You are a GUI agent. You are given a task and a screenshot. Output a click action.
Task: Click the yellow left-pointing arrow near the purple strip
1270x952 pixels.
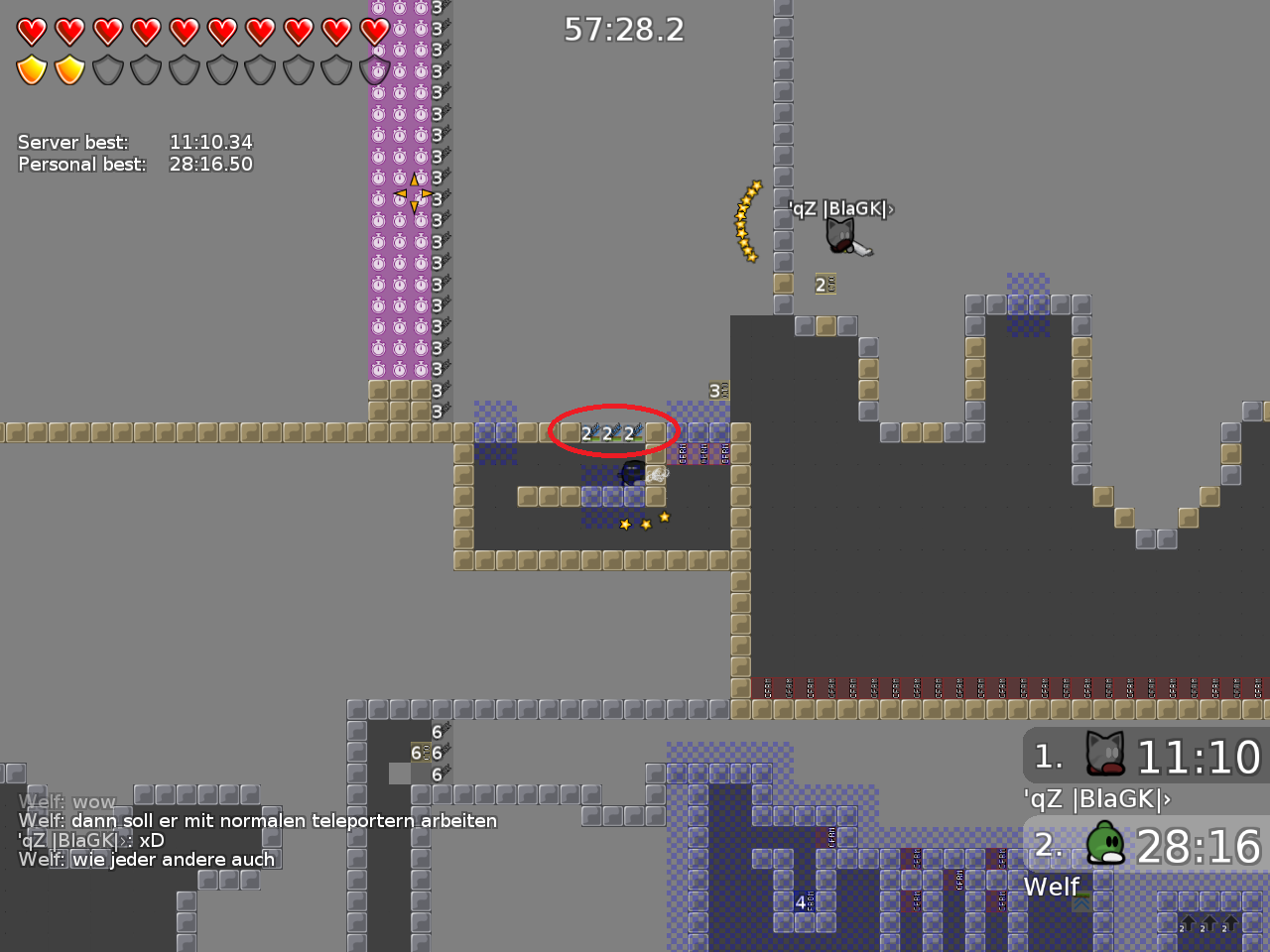pyautogui.click(x=400, y=193)
